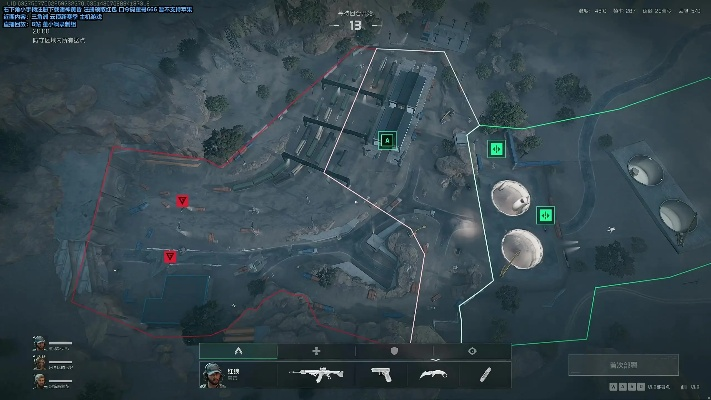Select the Assault class chevron tab
The width and height of the screenshot is (711, 400).
[238, 351]
